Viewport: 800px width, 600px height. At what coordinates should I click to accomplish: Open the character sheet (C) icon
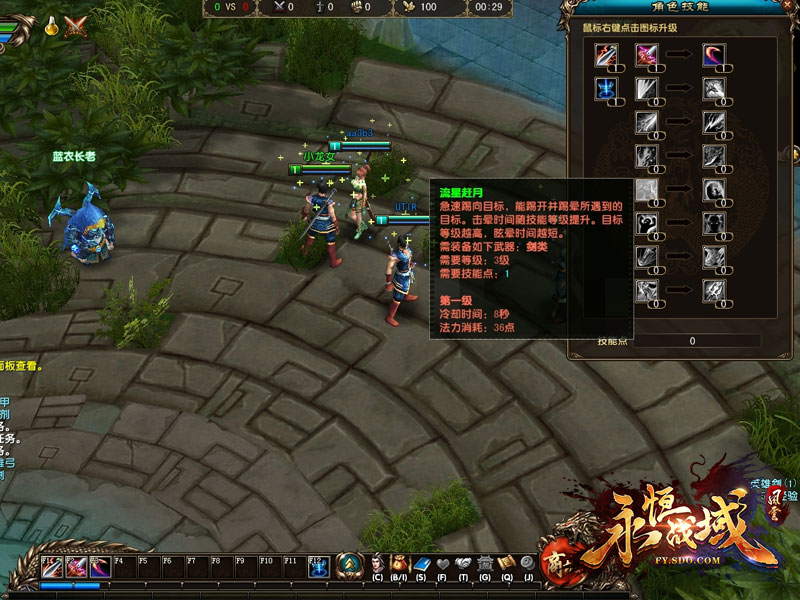tap(377, 565)
